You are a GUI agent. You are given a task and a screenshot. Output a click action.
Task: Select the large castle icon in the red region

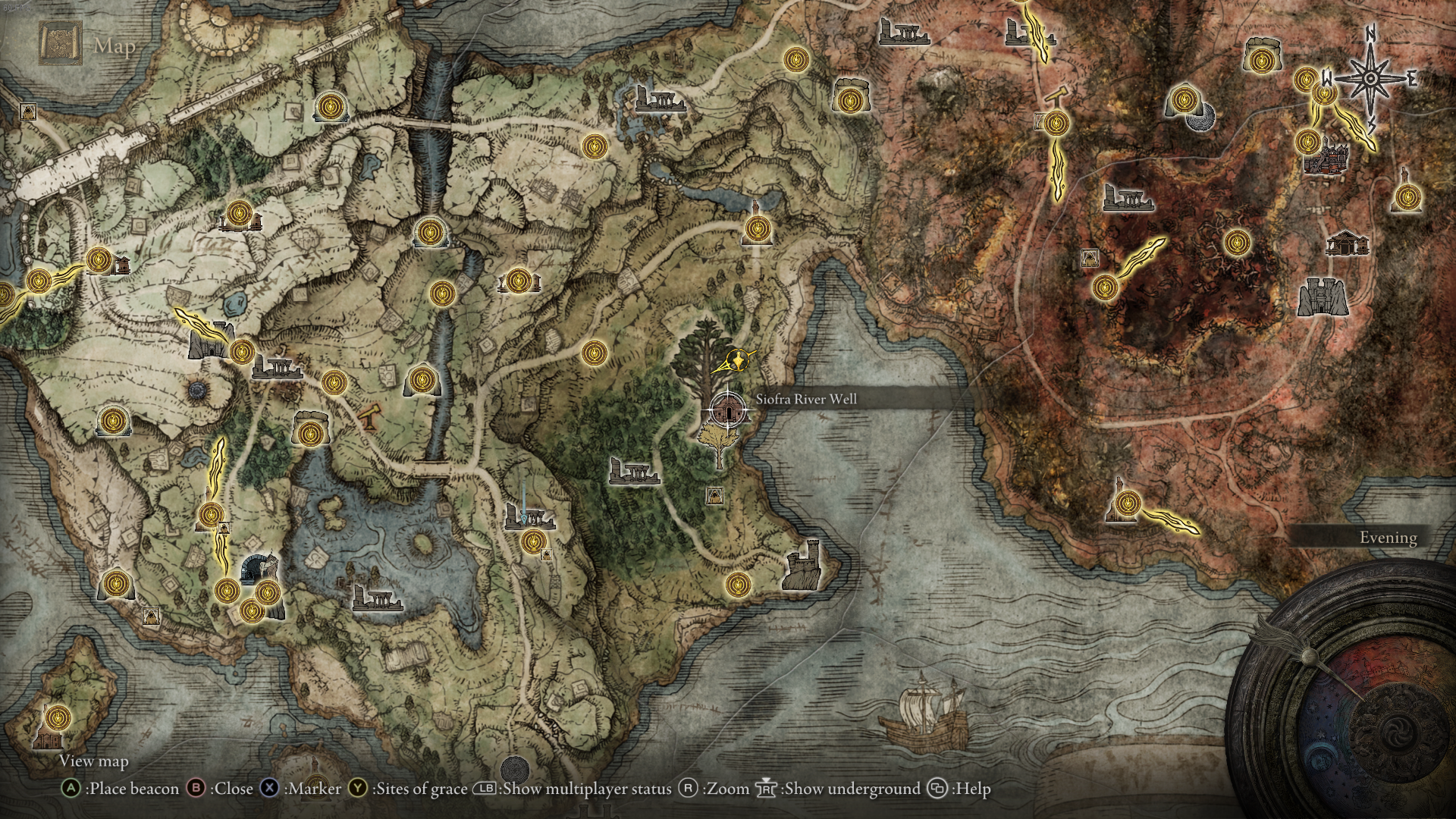[1323, 297]
